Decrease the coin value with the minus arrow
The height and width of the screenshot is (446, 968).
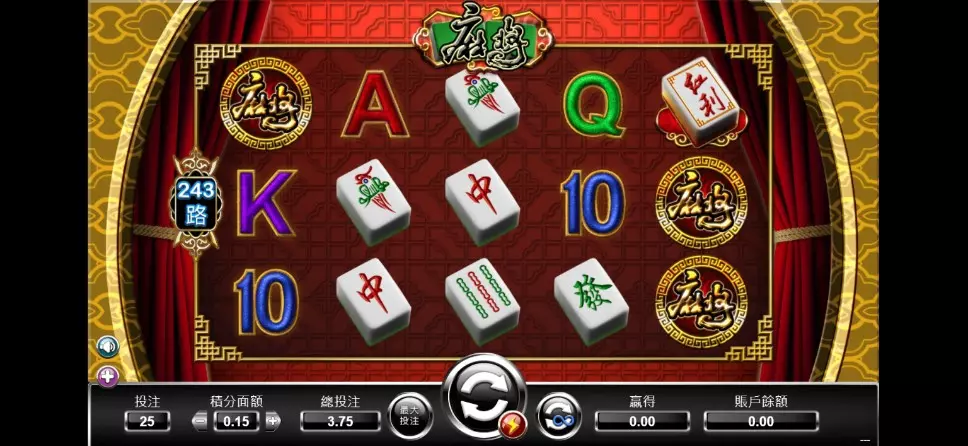click(x=200, y=422)
